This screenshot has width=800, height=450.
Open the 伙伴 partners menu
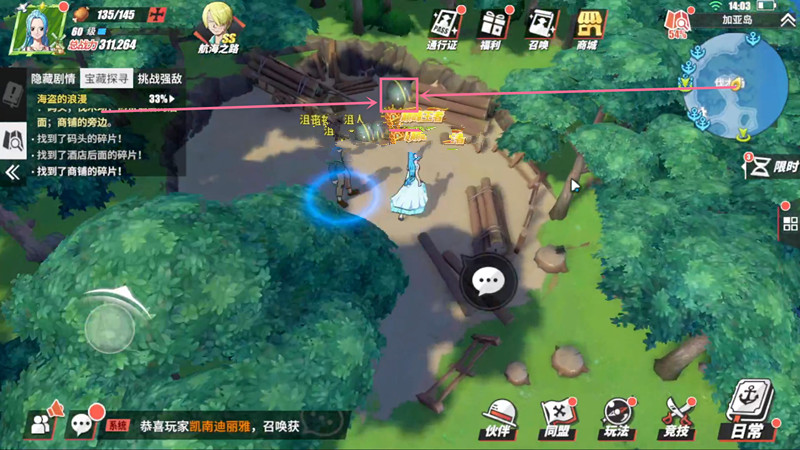pos(497,416)
